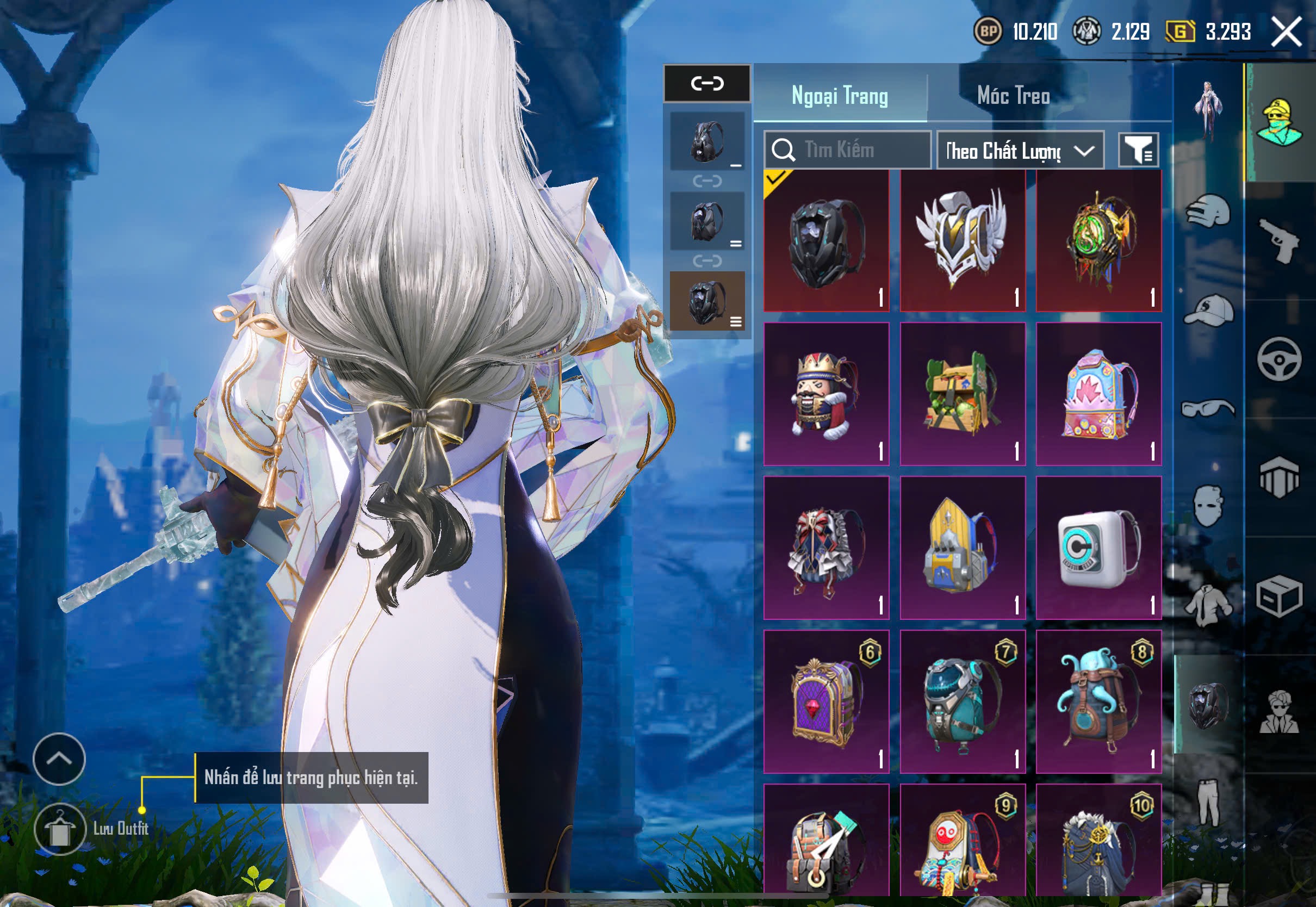Select the winged silver armor backpack
The height and width of the screenshot is (907, 1316).
point(962,240)
